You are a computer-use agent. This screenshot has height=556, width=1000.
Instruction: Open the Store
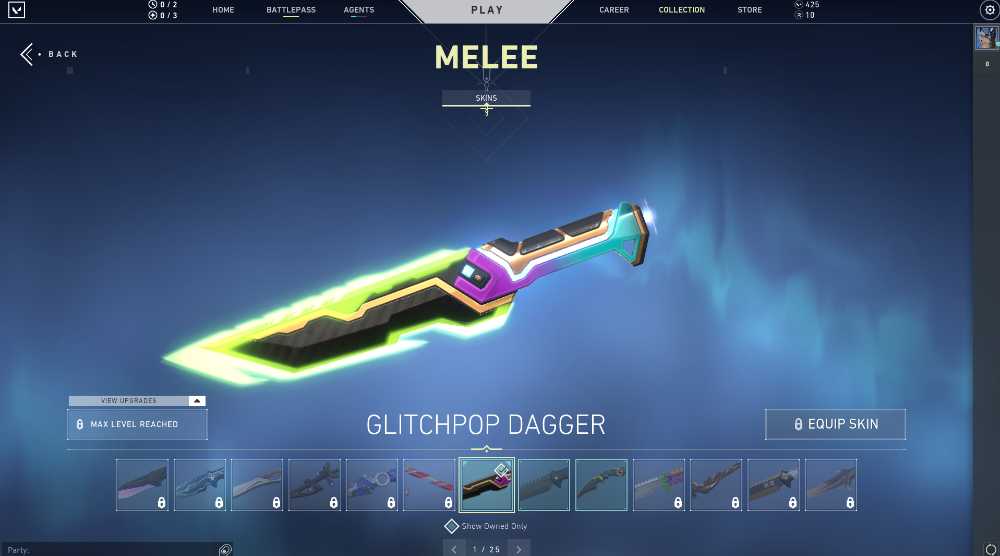point(749,10)
